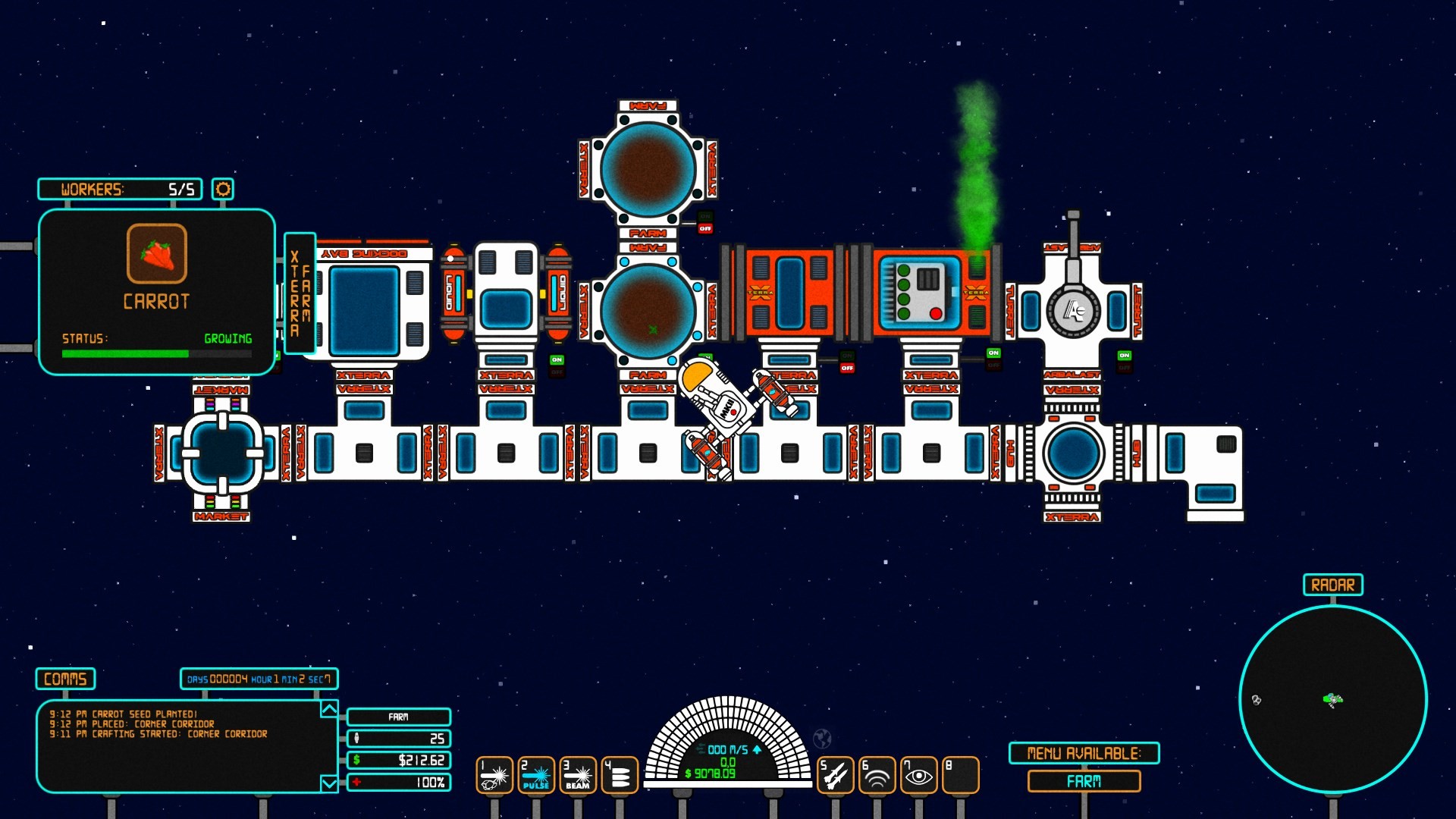
Task: Select the Pulse laser weapon
Action: click(x=537, y=774)
